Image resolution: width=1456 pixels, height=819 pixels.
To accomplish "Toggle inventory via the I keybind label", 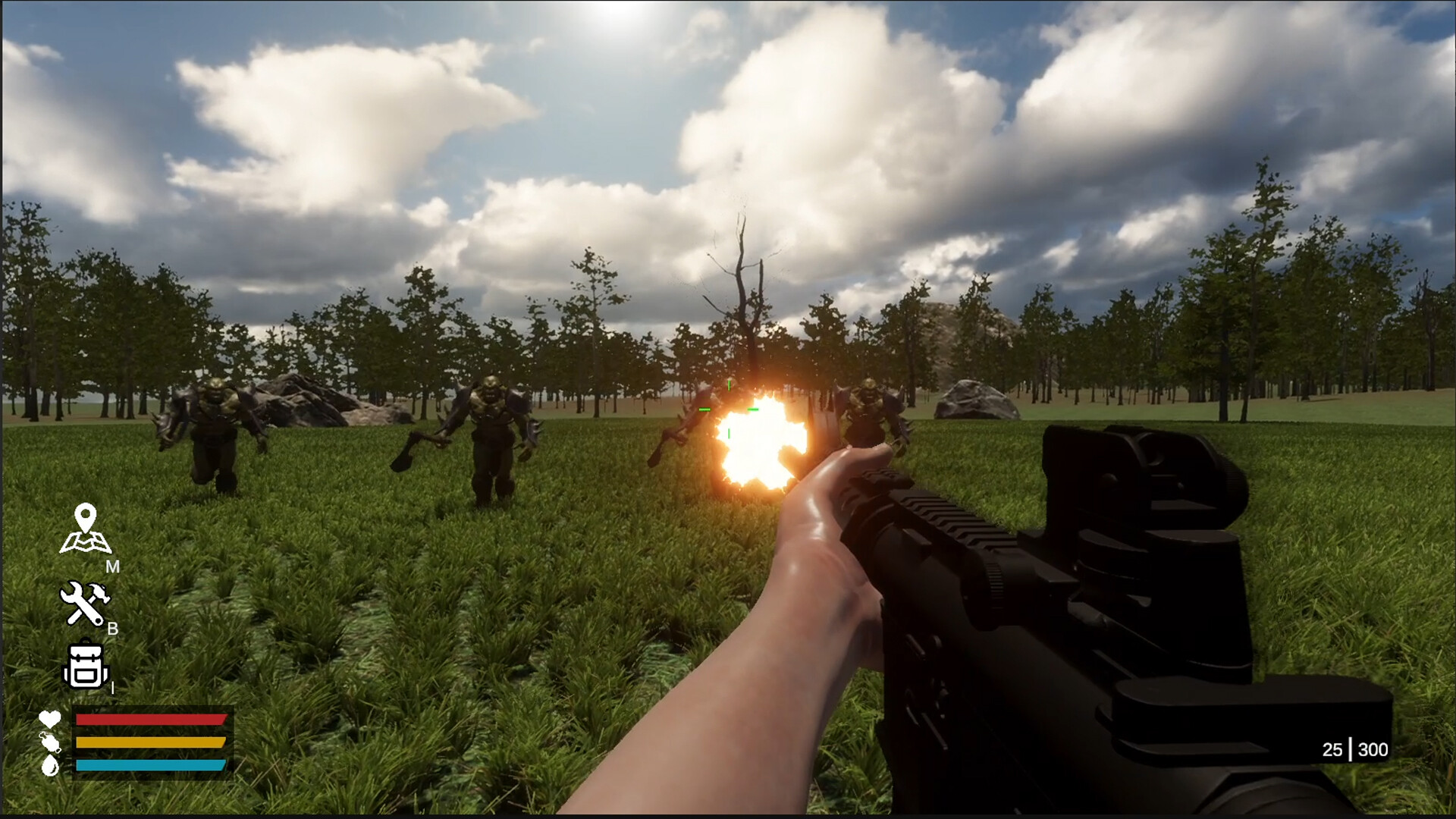I will coord(112,688).
